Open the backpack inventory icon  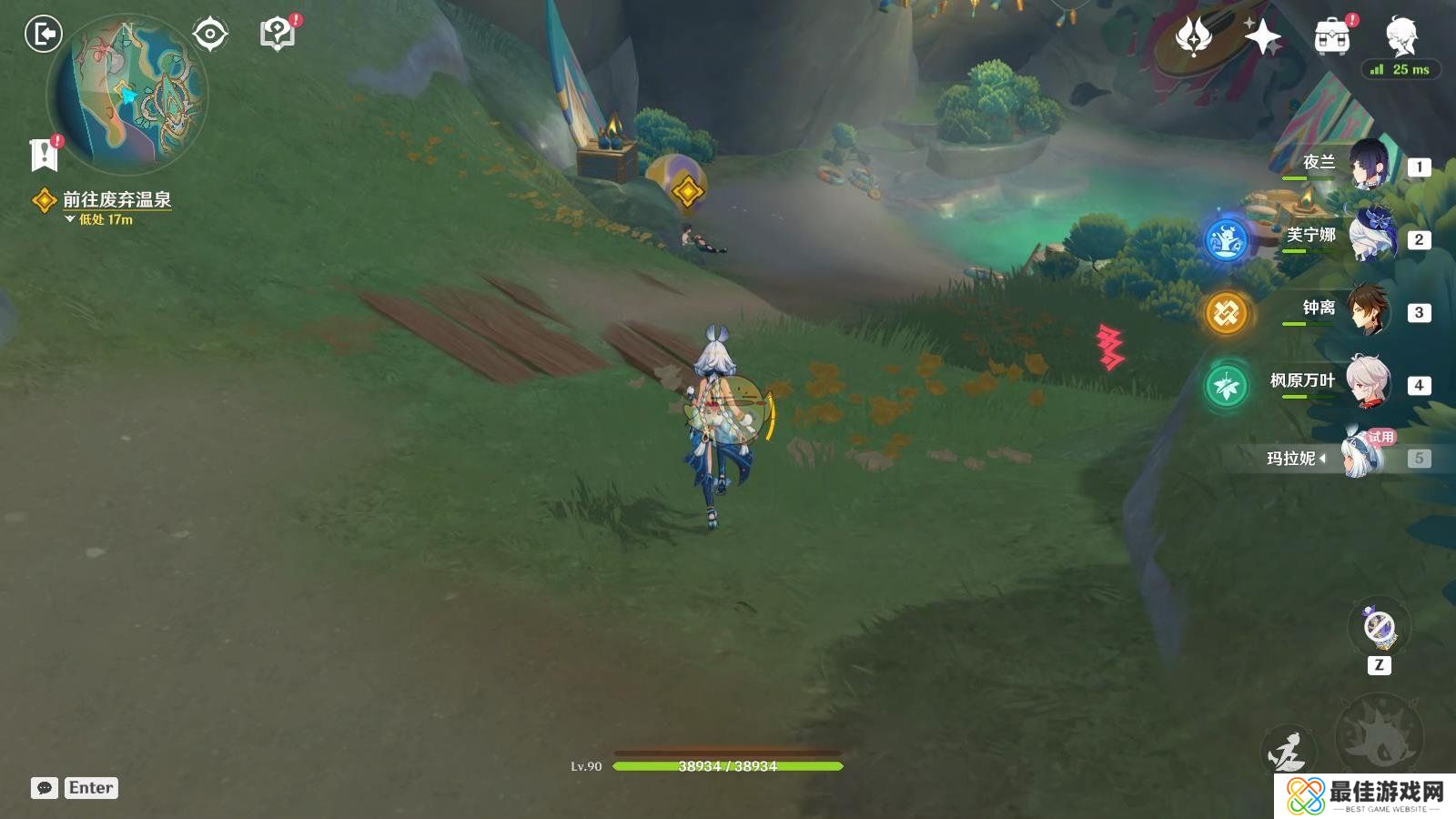coord(1332,37)
